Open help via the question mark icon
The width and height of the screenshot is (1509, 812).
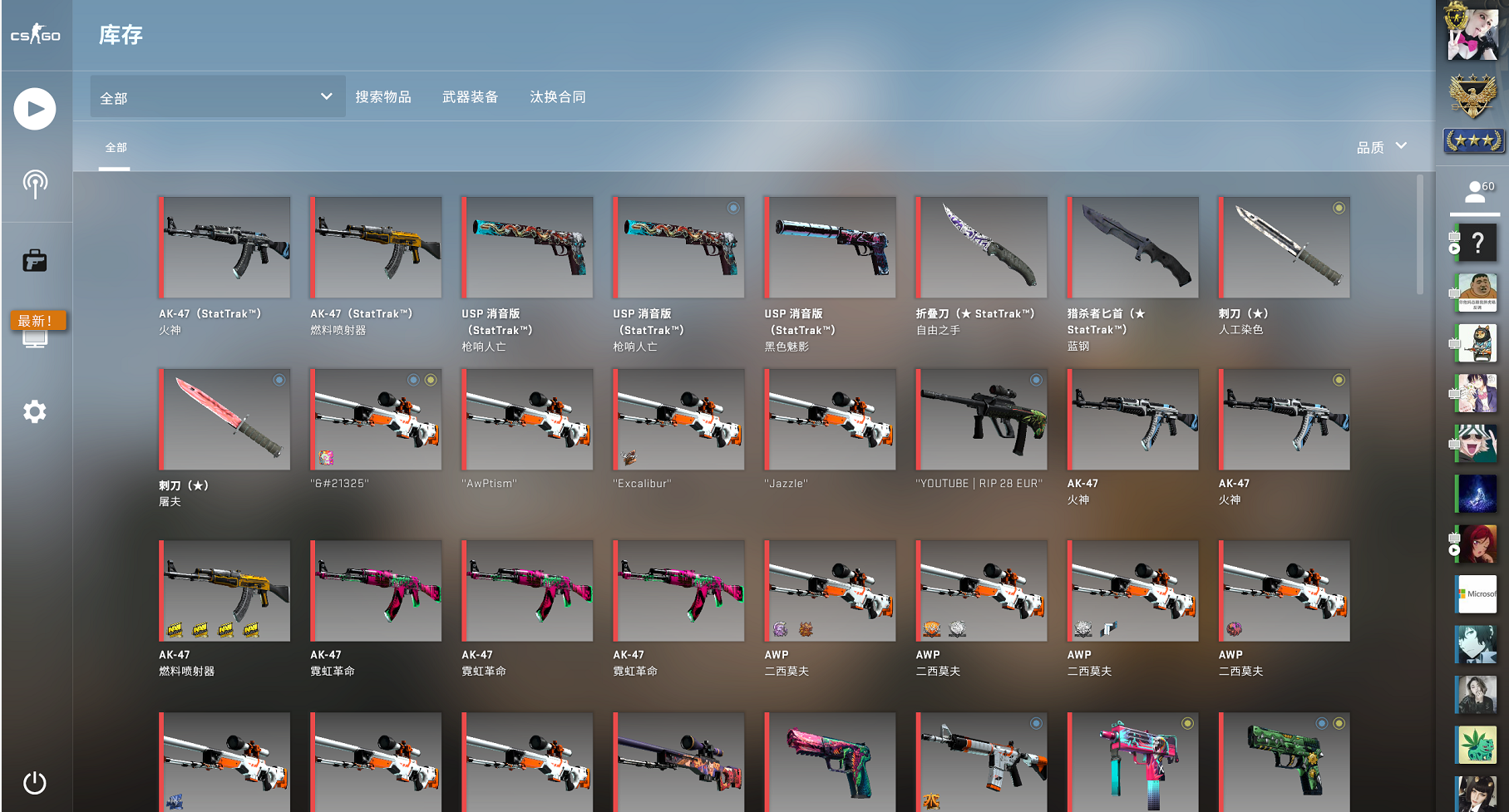pyautogui.click(x=1477, y=243)
